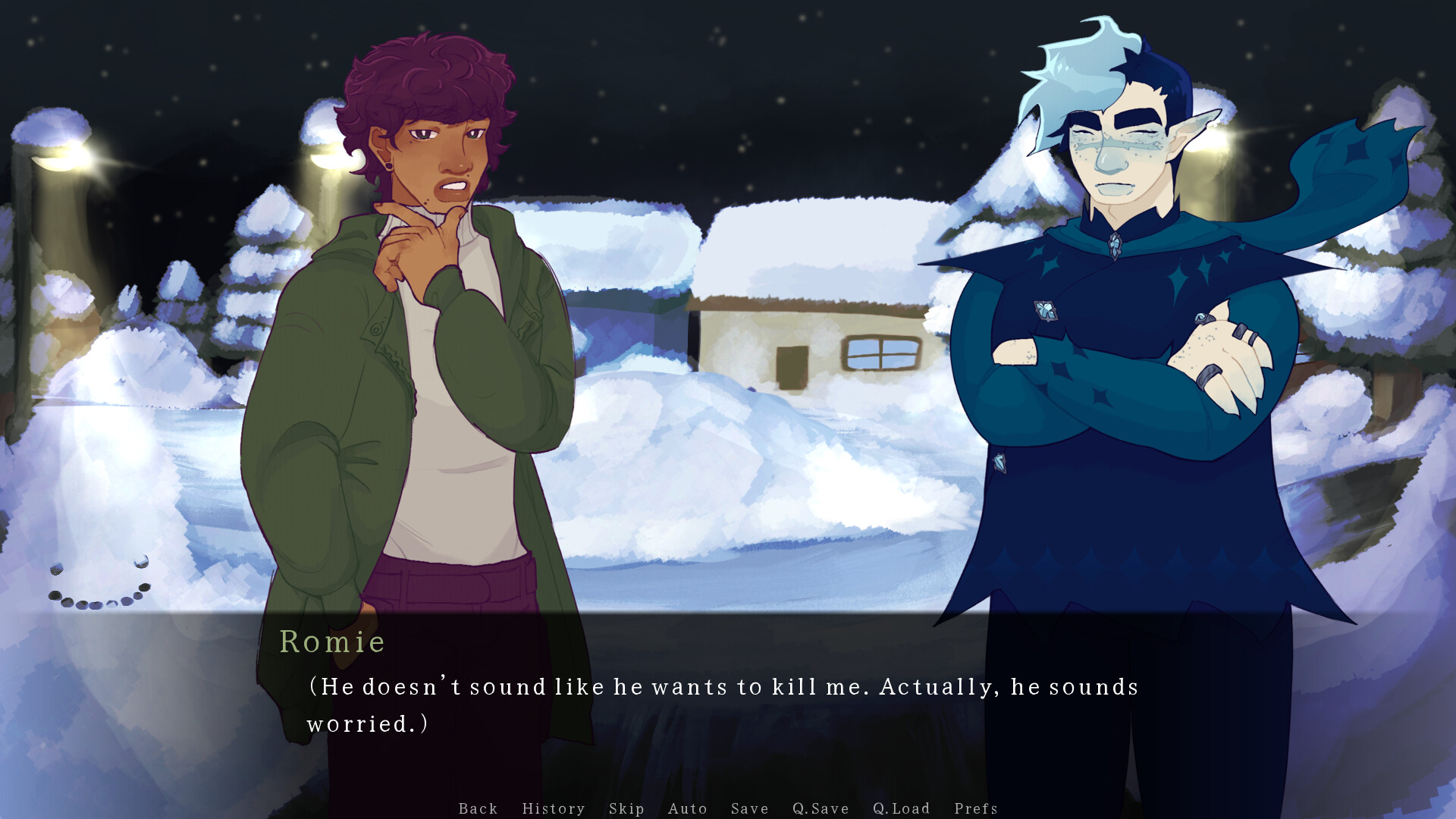Load the Q.Load quick save slot
This screenshot has height=819, width=1456.
(x=901, y=808)
